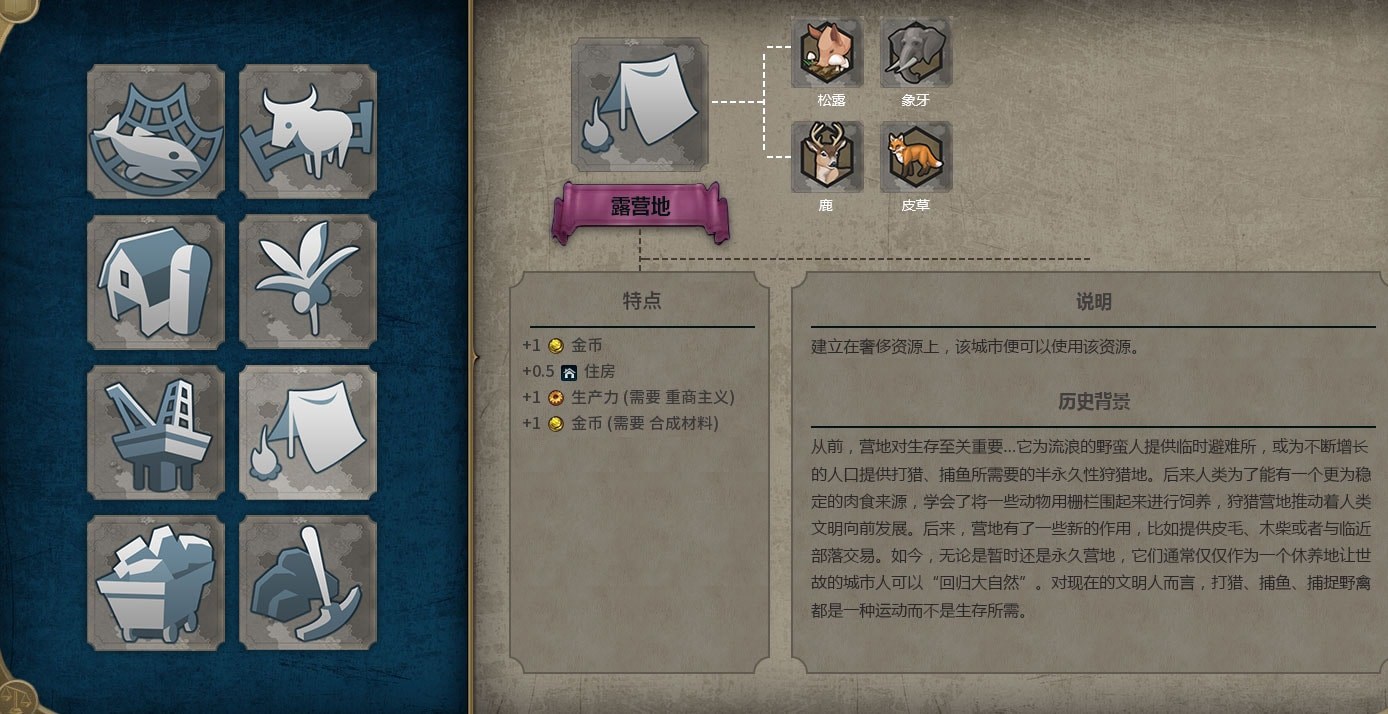The image size is (1388, 714).
Task: Select the camp tent tile in list
Action: click(308, 432)
